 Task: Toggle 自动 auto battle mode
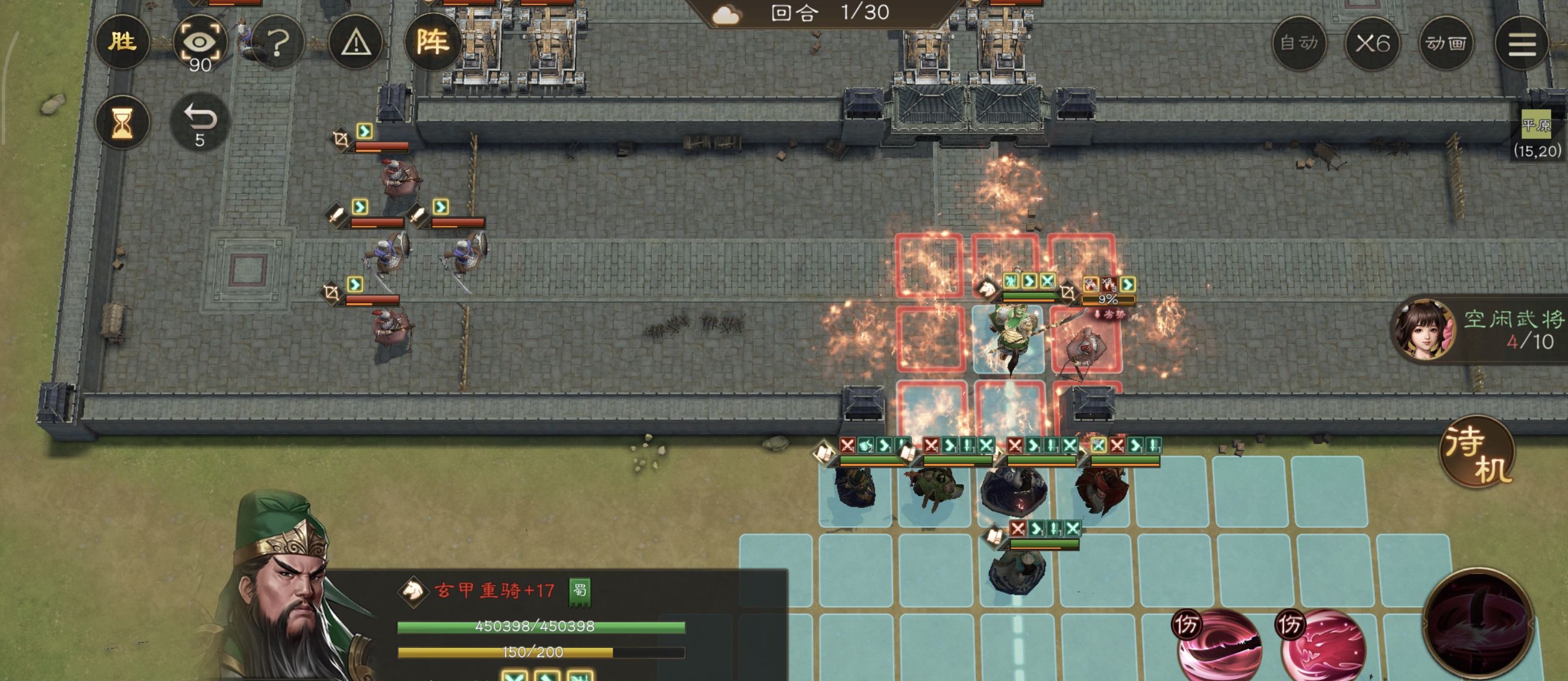1298,43
